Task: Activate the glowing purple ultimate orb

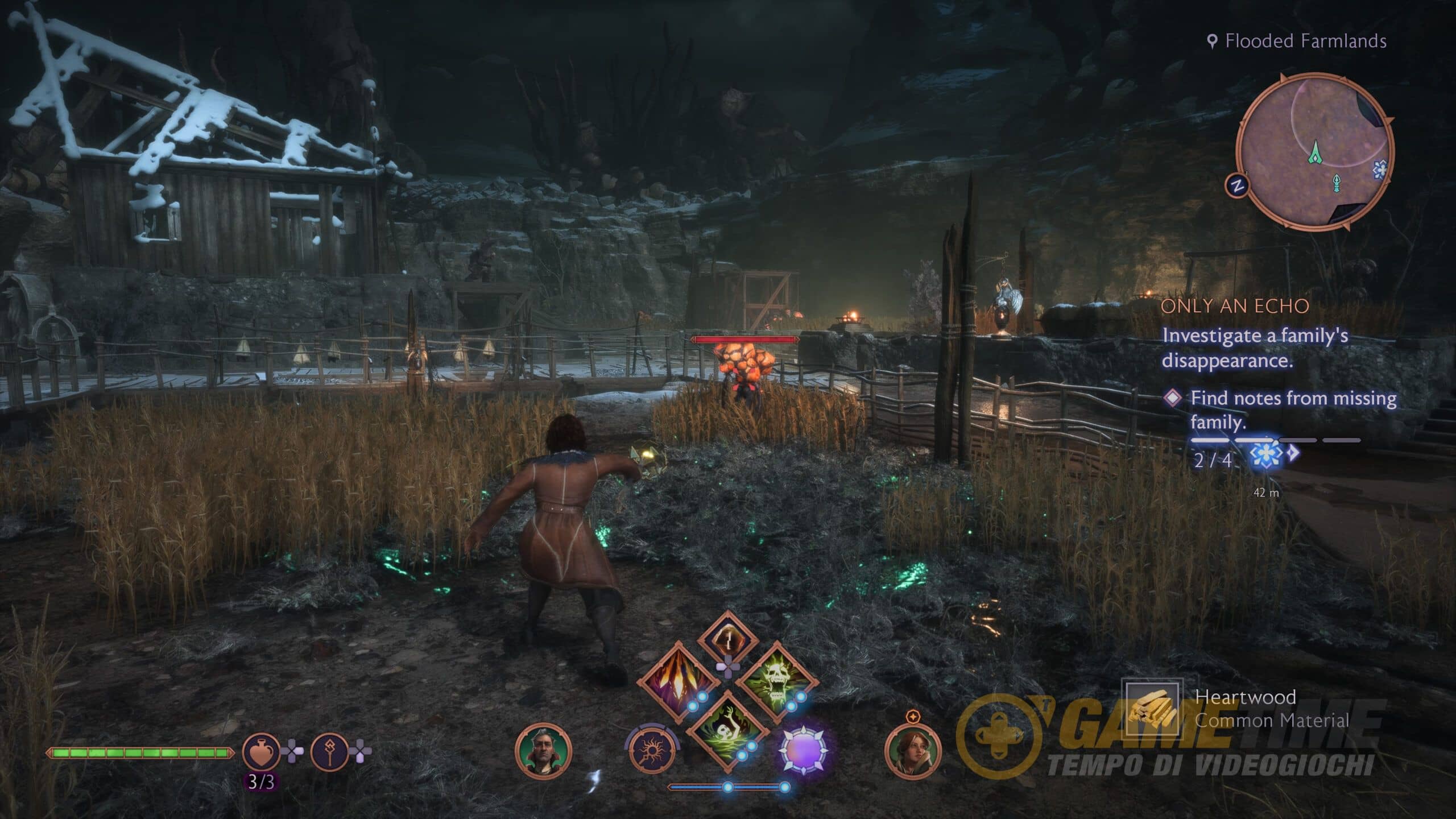Action: 803,751
